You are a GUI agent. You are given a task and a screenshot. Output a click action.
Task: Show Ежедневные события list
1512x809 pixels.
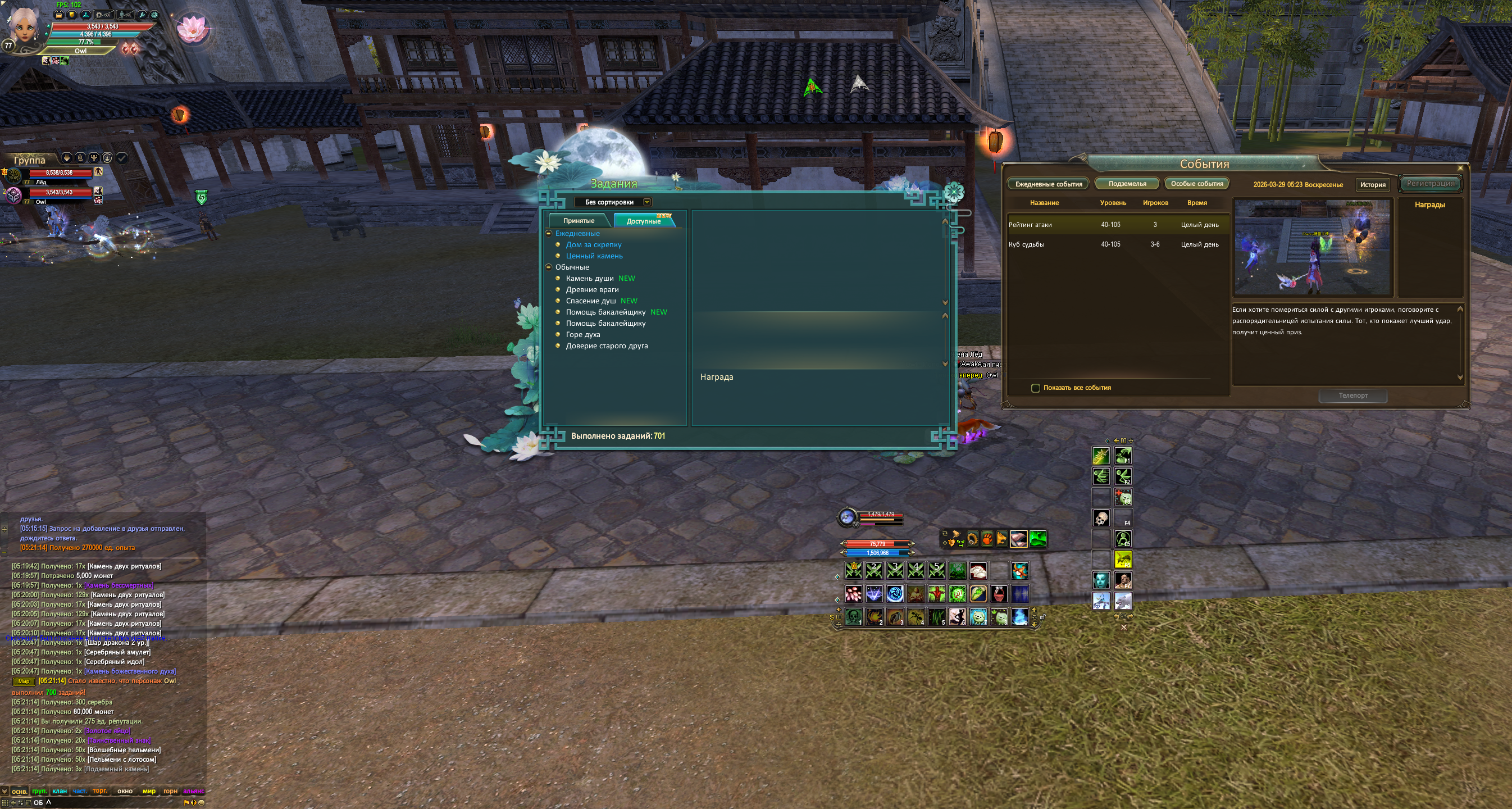point(1048,184)
